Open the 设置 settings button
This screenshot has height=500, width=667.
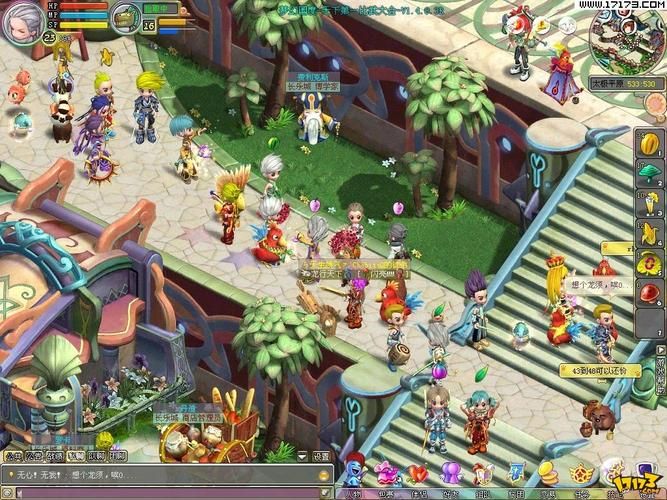coord(321,456)
